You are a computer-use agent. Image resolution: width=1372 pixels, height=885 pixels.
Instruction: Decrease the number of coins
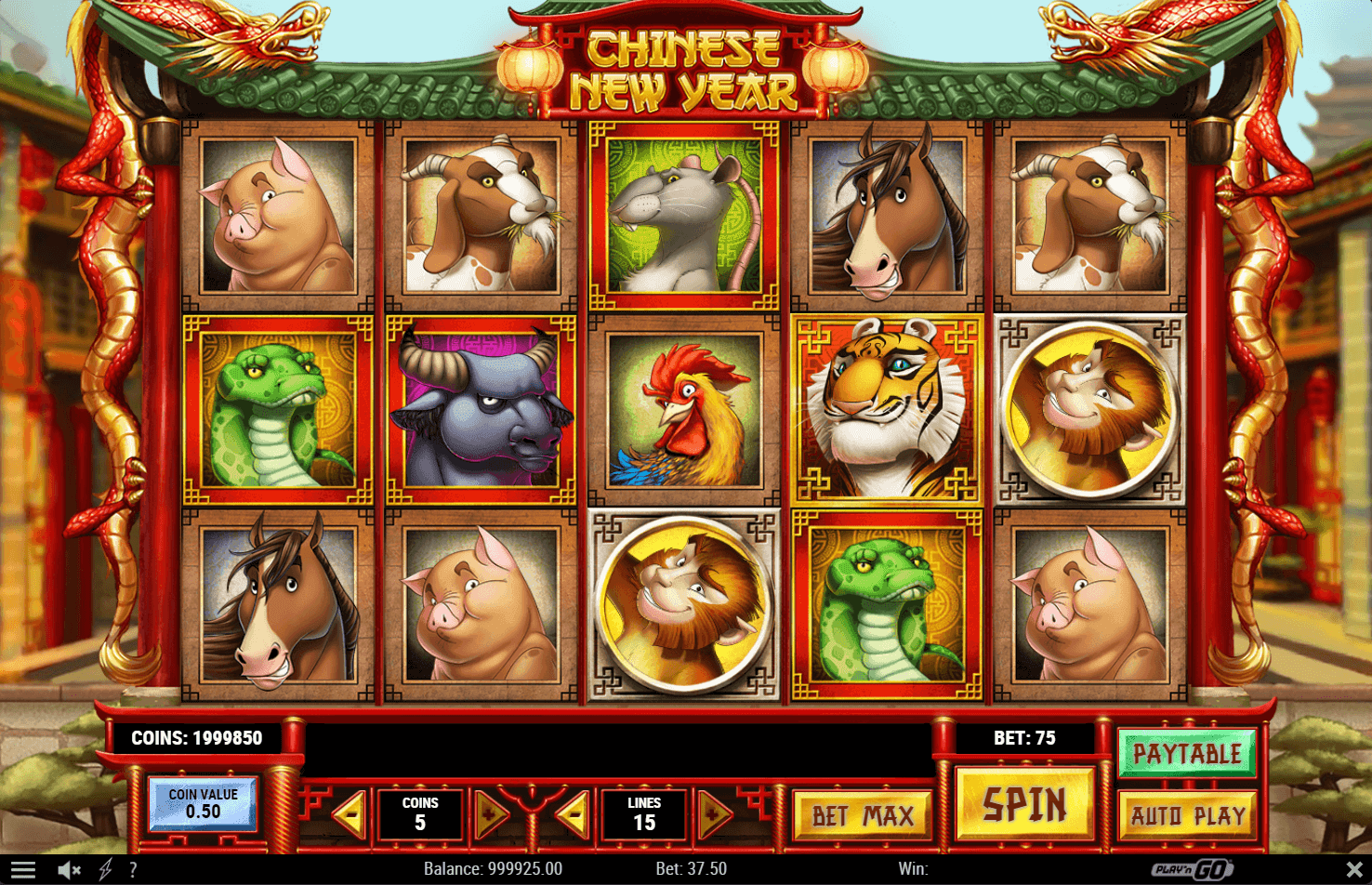[352, 815]
